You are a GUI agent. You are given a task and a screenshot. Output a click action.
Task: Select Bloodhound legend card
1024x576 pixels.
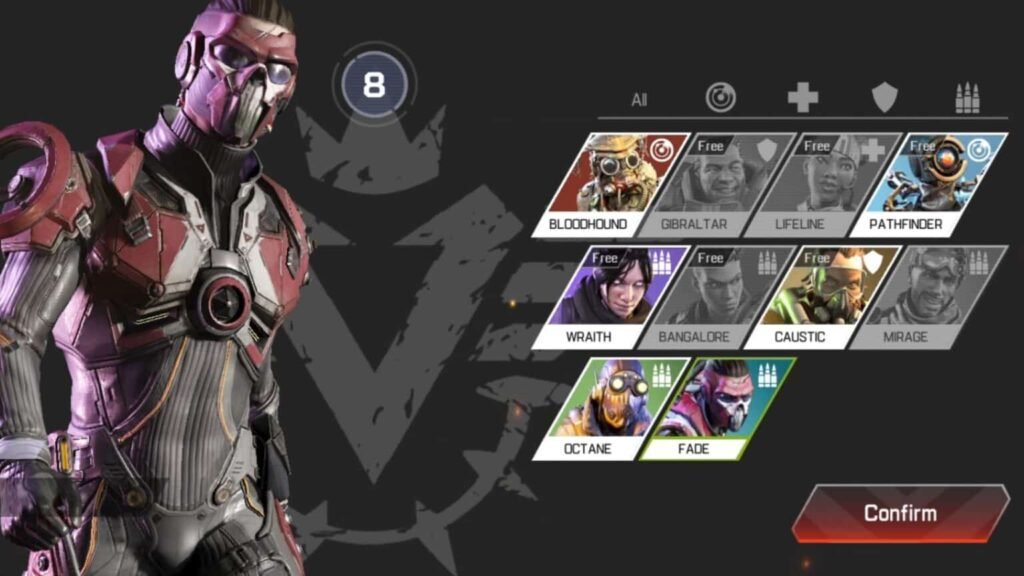tap(610, 185)
